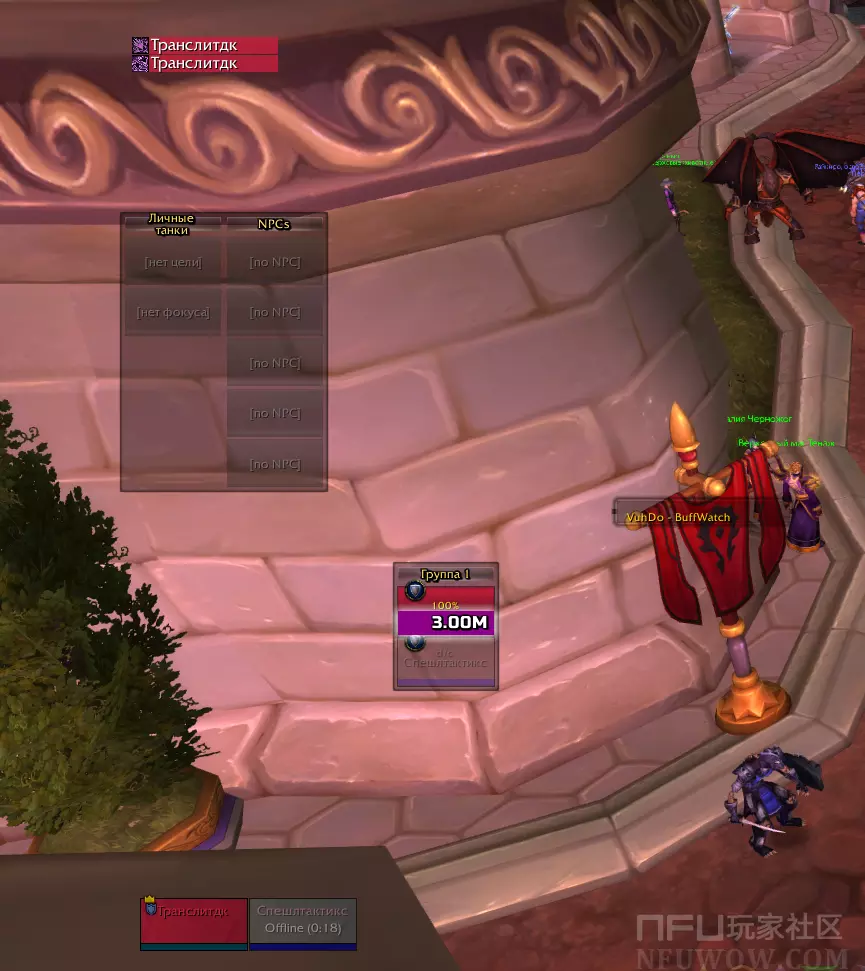Select the [нет фокуса] focus slot
Viewport: 865px width, 971px height.
point(173,313)
